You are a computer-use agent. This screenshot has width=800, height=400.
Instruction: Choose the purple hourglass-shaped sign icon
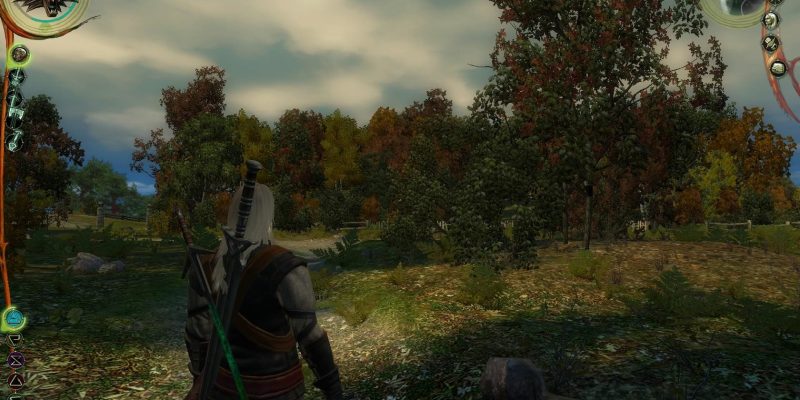(x=15, y=360)
